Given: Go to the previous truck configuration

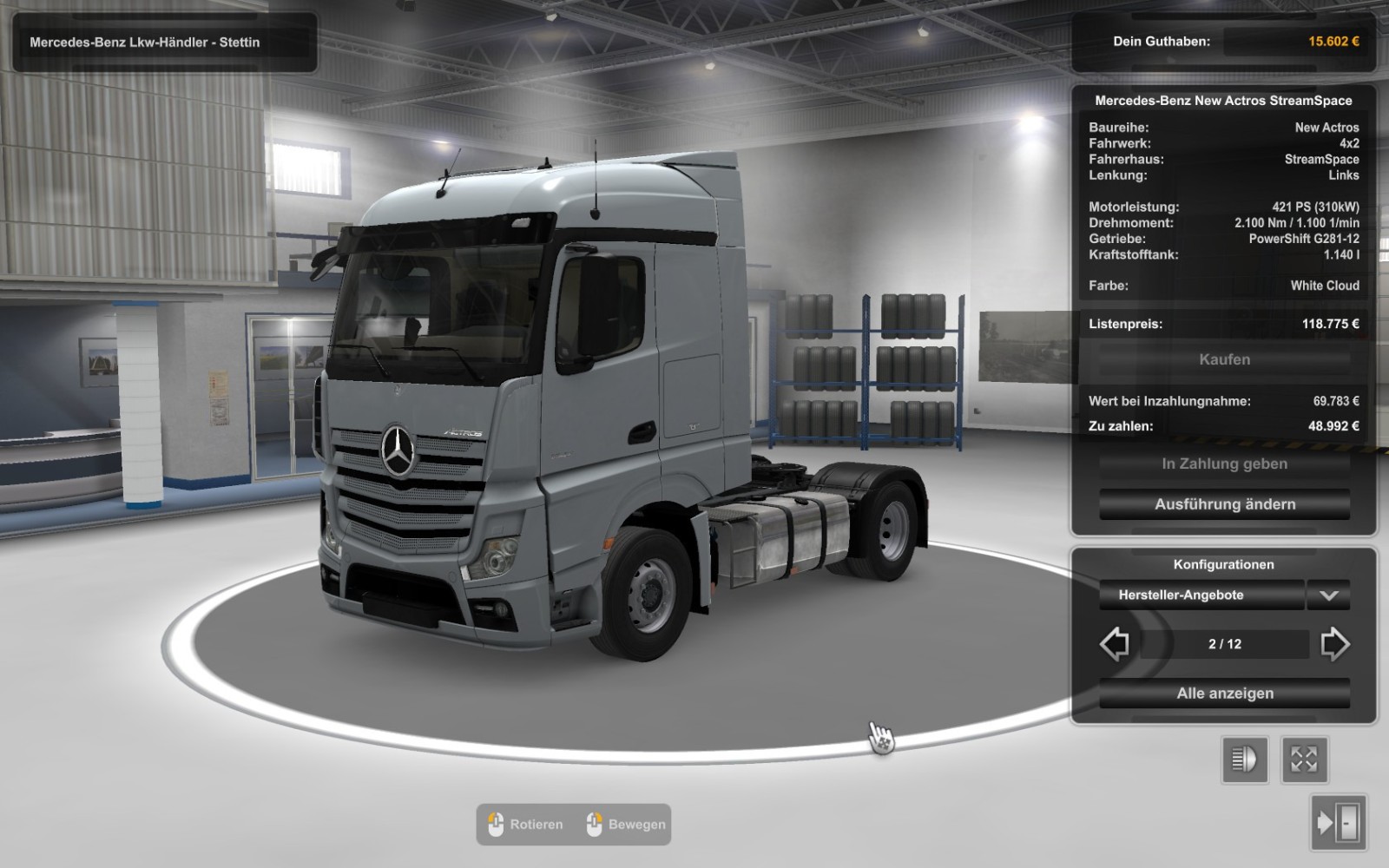Looking at the screenshot, I should click(x=1115, y=644).
